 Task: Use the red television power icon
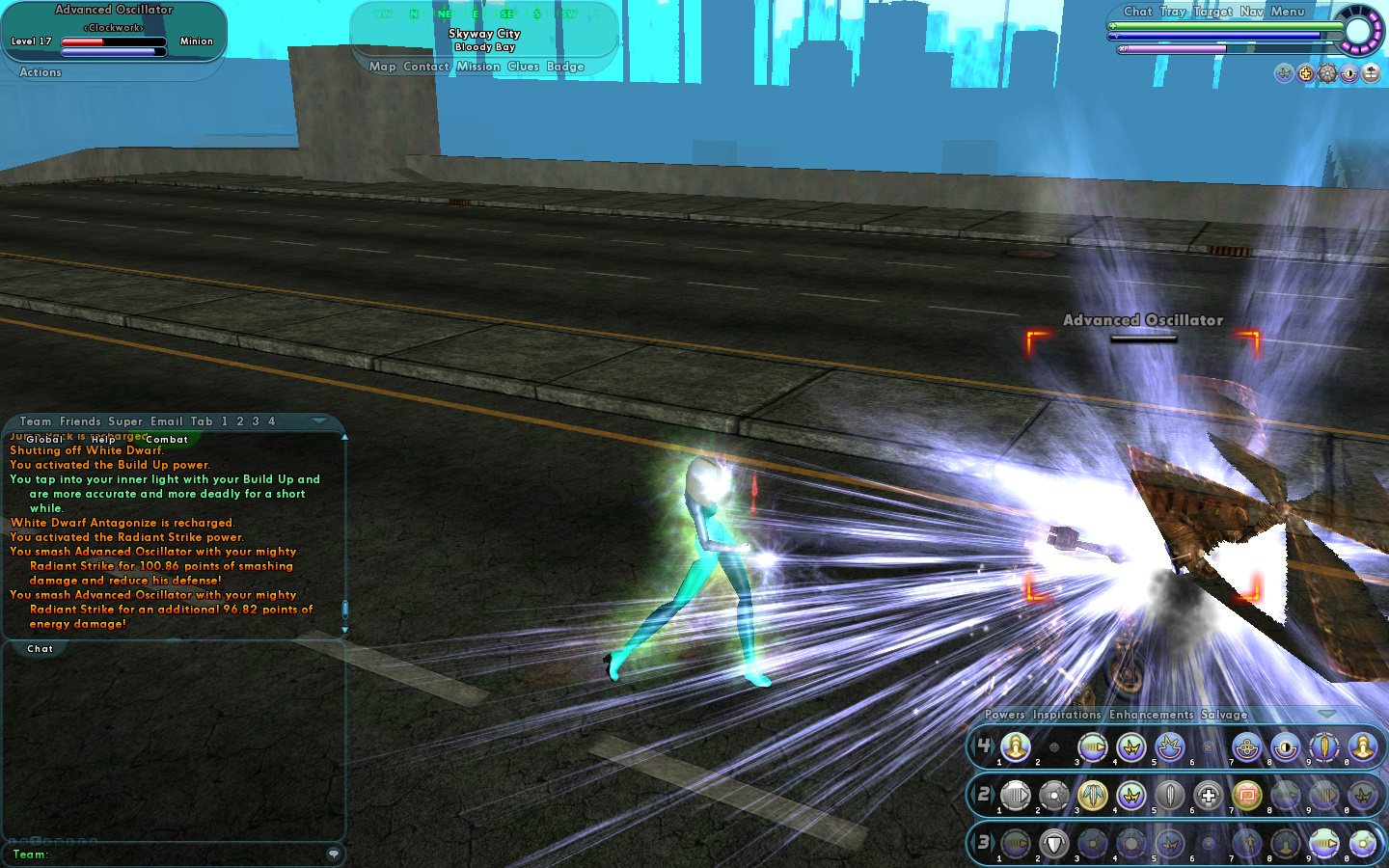tap(1247, 796)
